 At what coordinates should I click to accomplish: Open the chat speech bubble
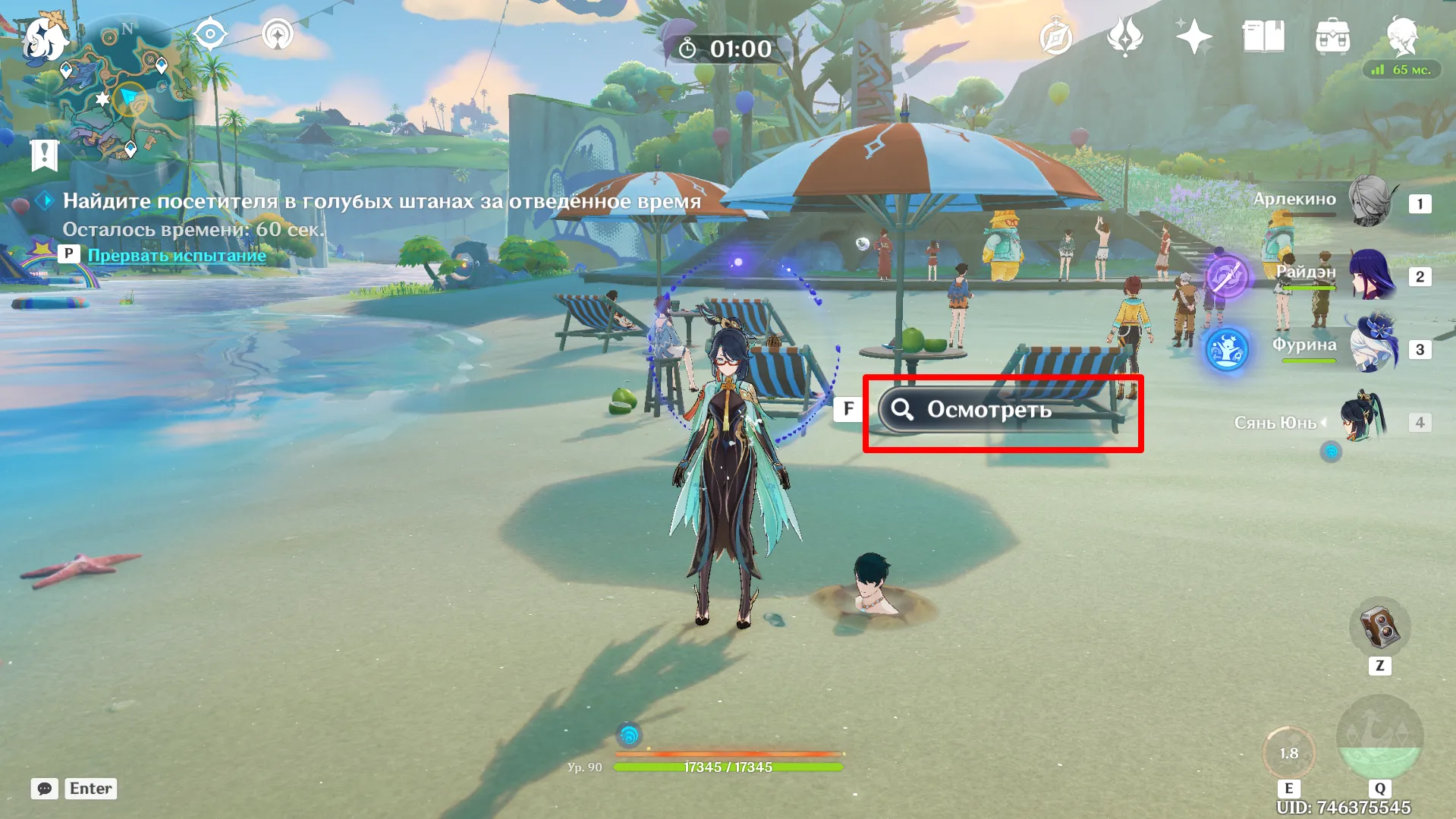click(45, 789)
